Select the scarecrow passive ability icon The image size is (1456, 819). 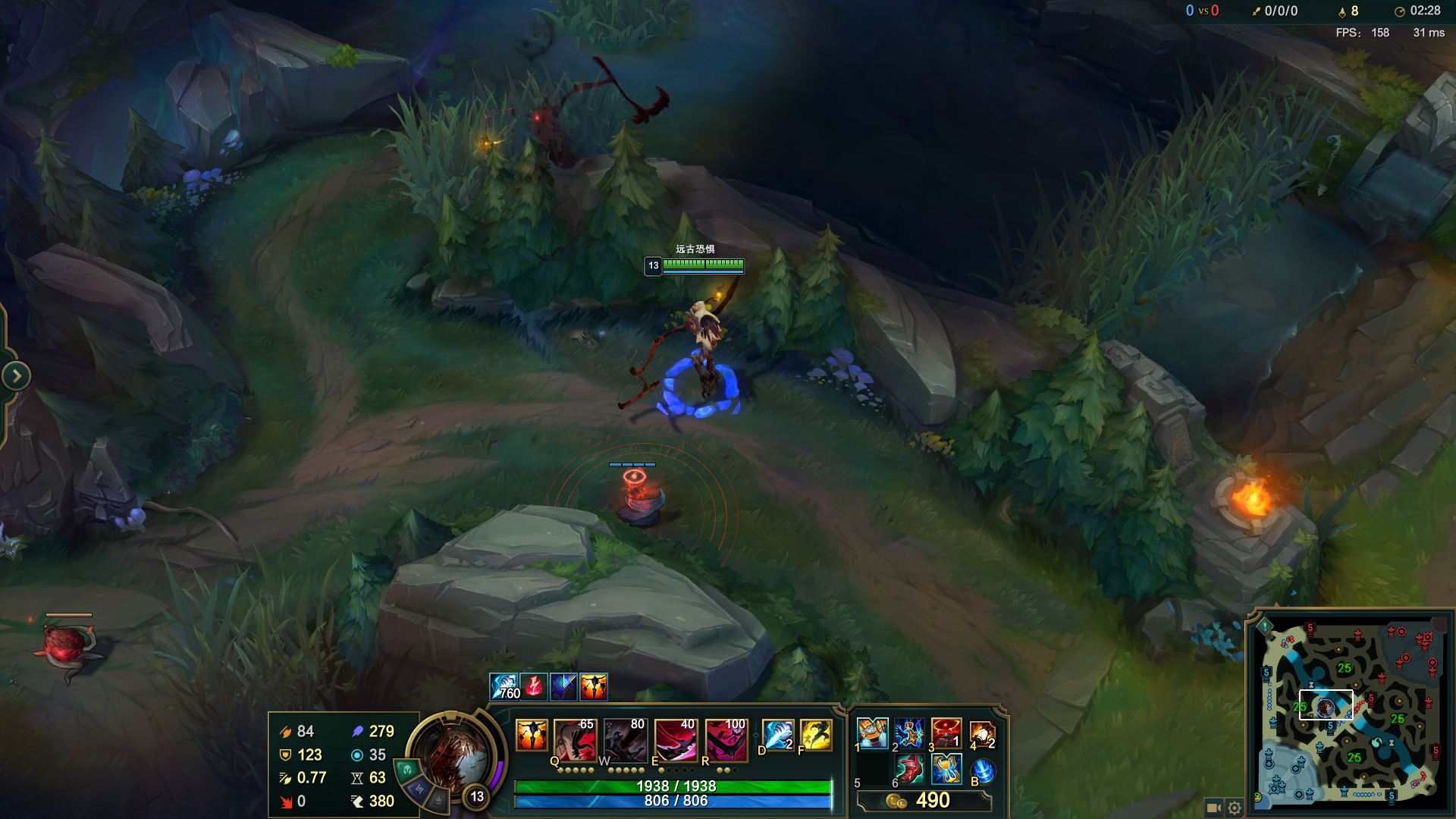(532, 735)
